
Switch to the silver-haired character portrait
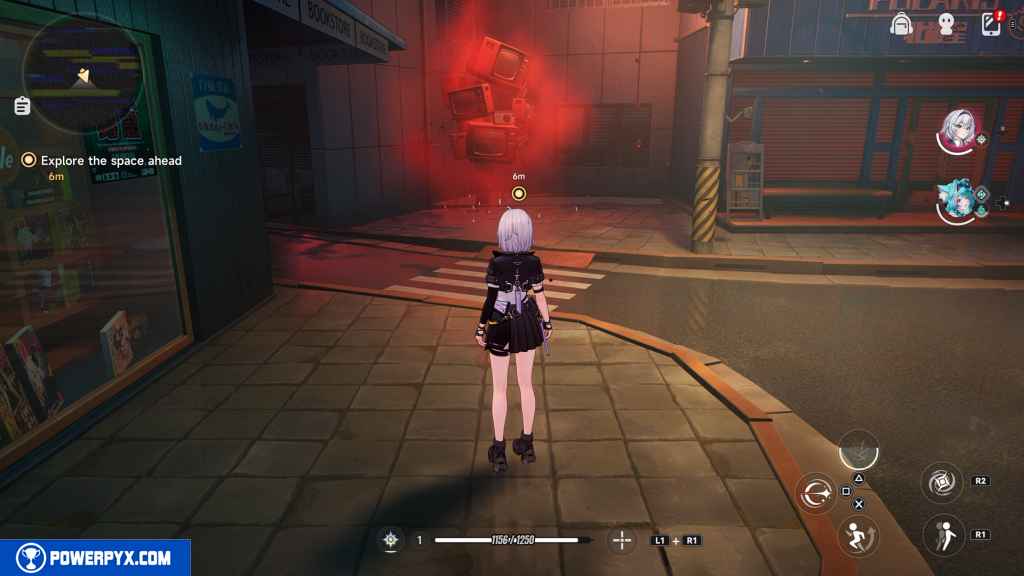(x=958, y=131)
